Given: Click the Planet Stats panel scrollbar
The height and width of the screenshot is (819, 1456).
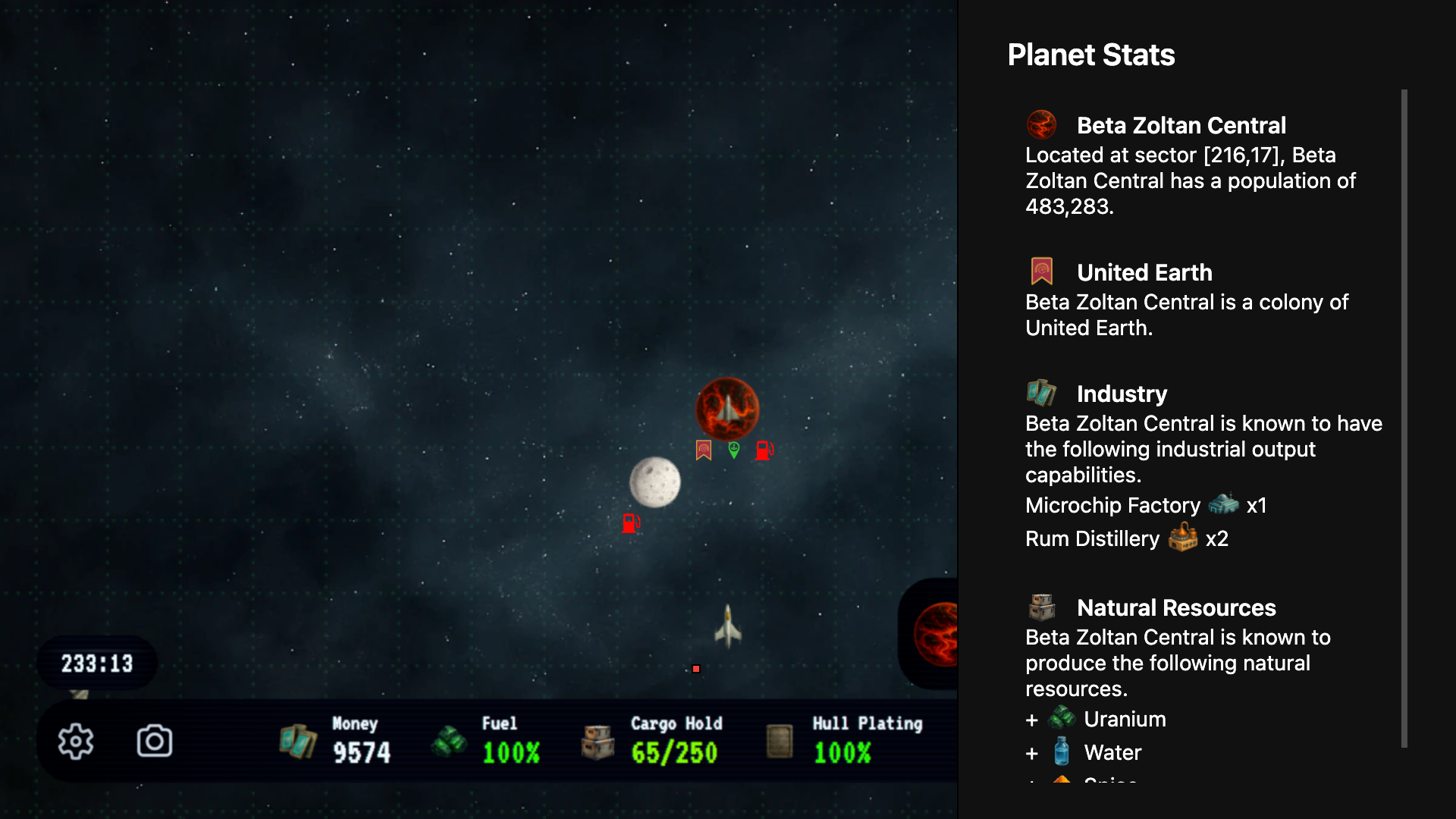Looking at the screenshot, I should pos(1404,417).
